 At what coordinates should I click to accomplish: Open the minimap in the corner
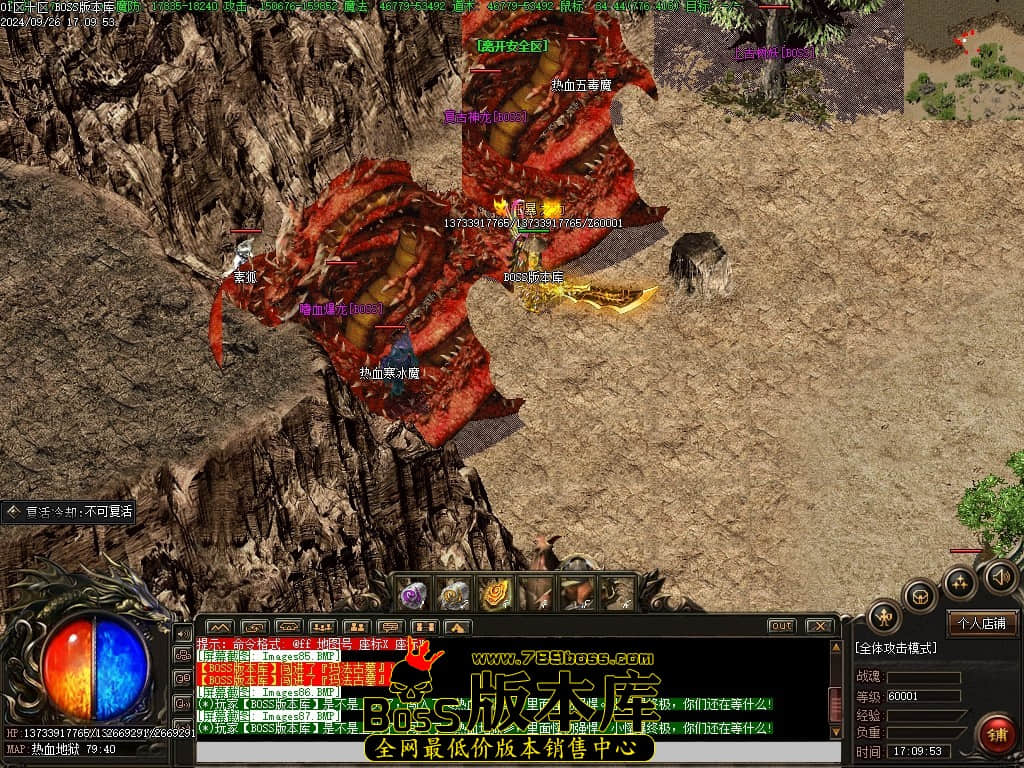click(x=963, y=60)
